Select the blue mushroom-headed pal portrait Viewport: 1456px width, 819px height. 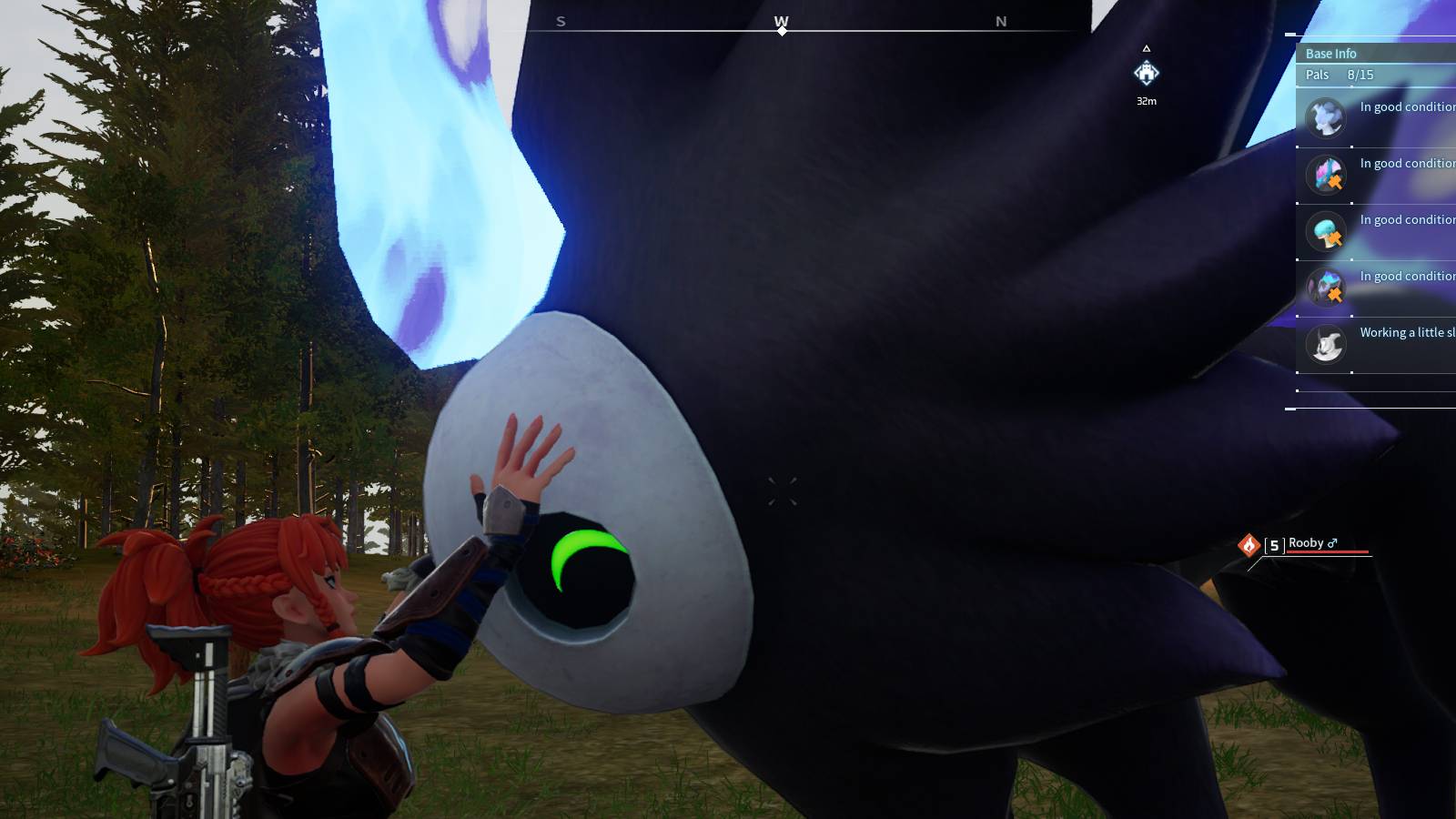point(1324,232)
